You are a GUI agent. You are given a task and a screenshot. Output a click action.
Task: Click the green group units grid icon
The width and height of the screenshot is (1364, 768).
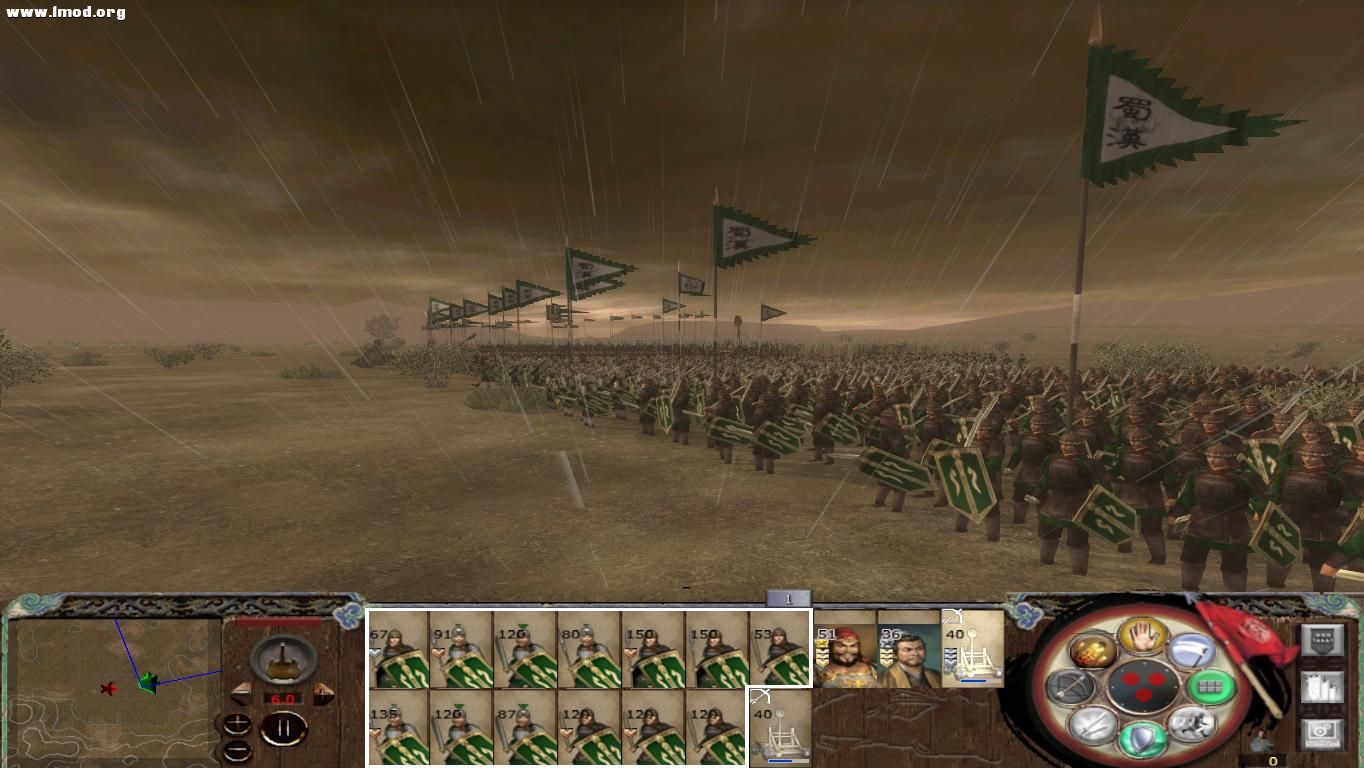point(1212,687)
